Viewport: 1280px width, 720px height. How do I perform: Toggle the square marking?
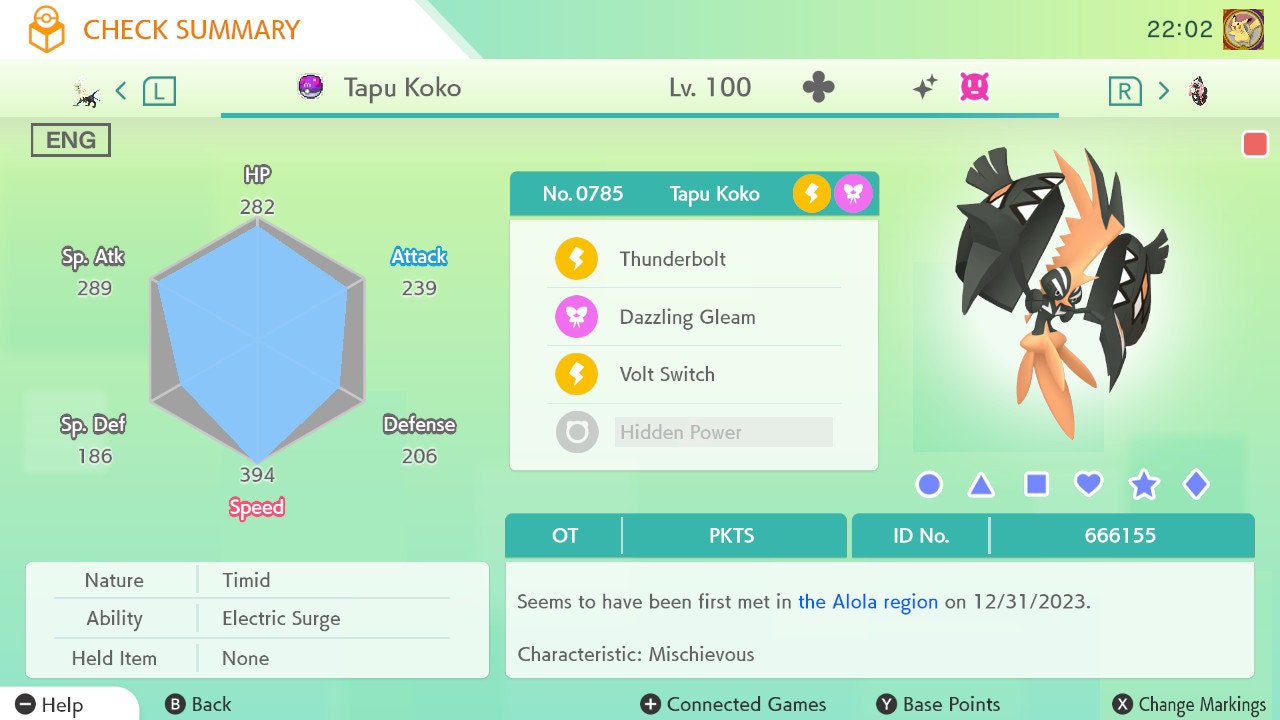click(x=1036, y=485)
